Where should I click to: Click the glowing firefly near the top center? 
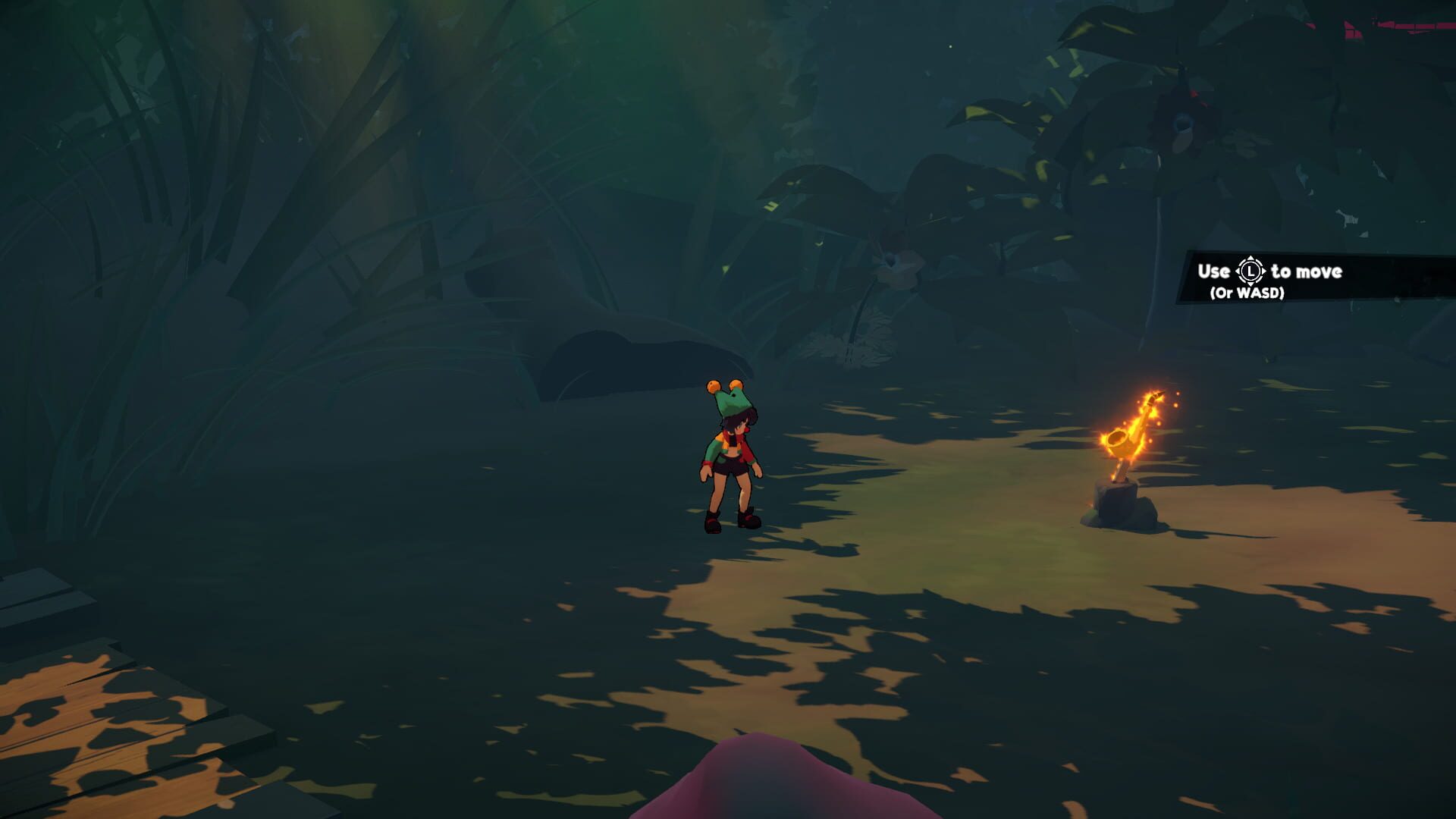coord(950,48)
